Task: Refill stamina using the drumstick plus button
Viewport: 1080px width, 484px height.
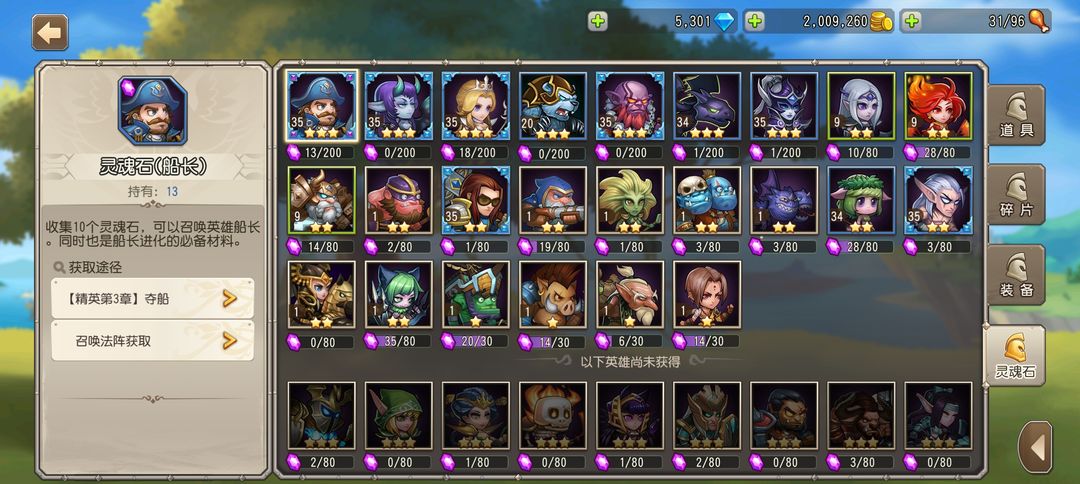Action: coord(910,21)
